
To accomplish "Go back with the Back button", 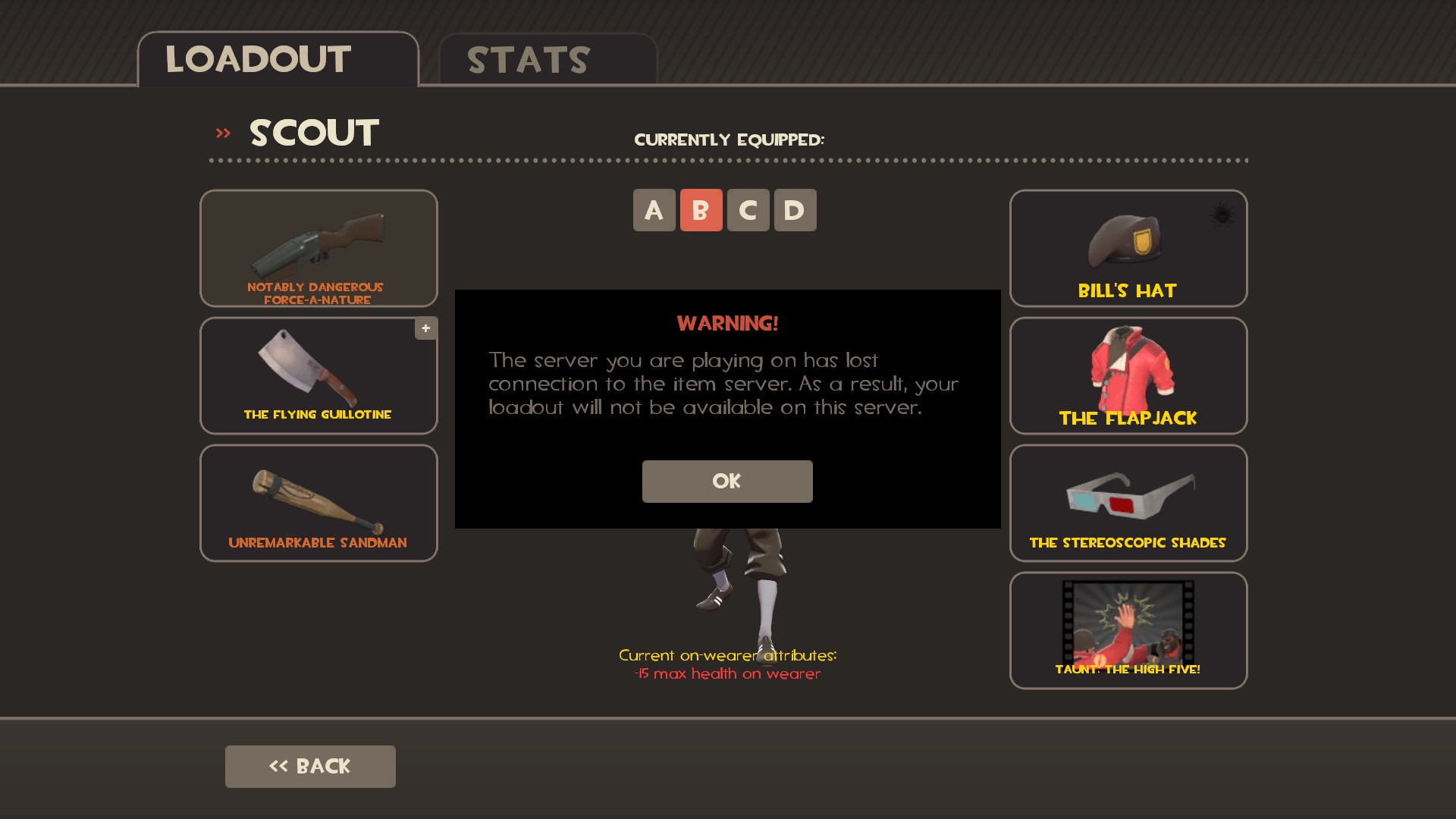I will click(310, 766).
